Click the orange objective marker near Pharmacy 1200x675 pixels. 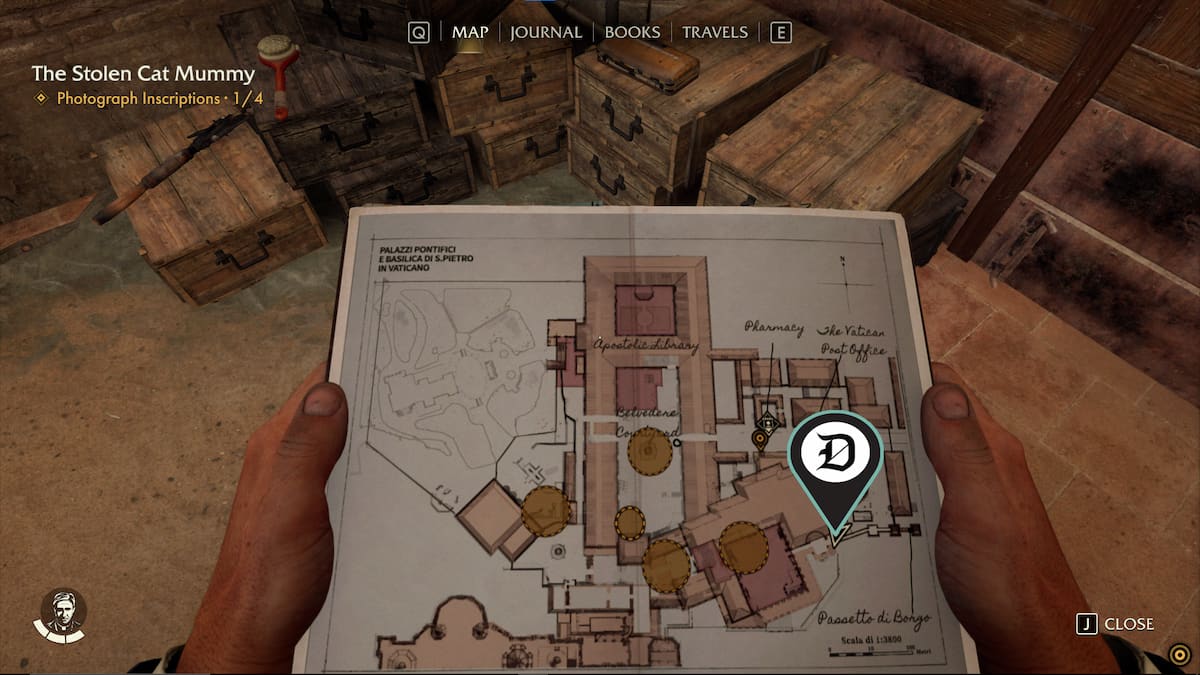point(760,437)
